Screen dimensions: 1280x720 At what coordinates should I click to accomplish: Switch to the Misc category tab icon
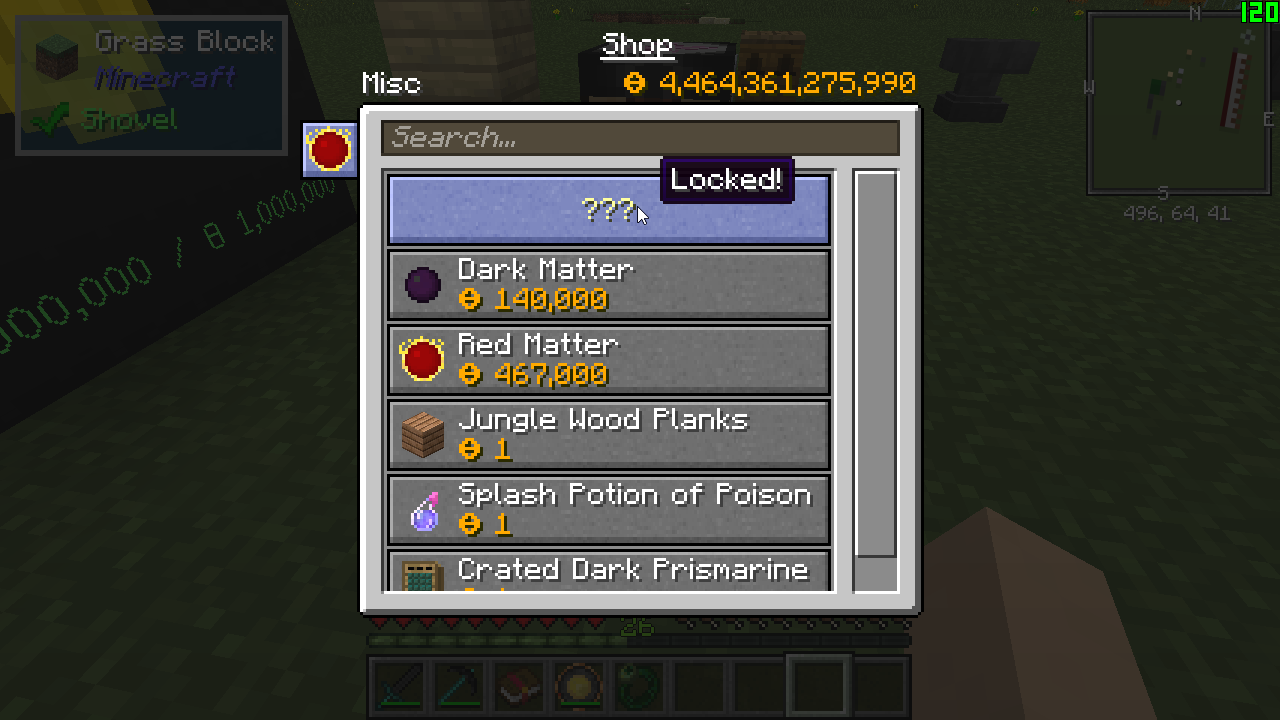point(330,150)
